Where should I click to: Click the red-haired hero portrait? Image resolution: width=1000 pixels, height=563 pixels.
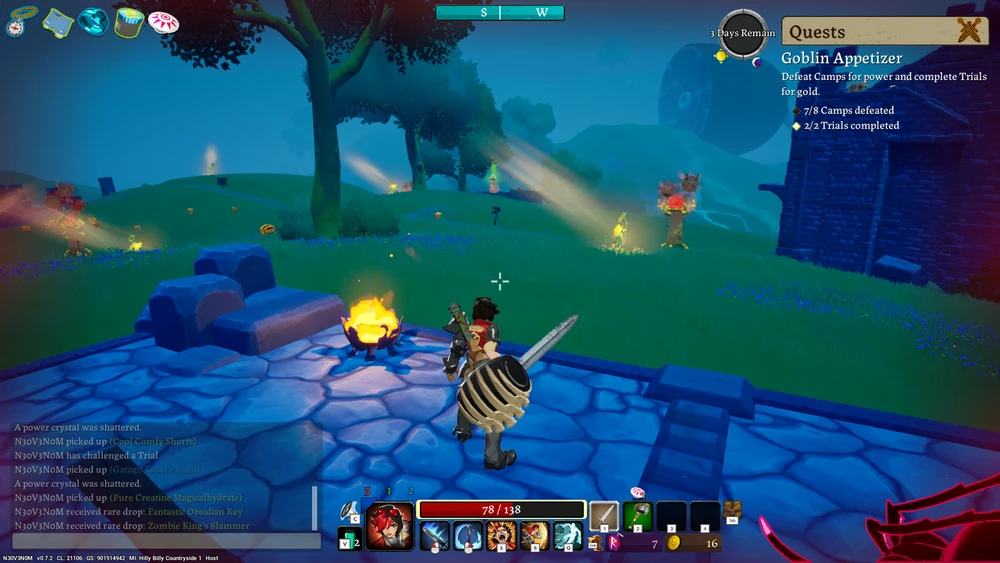pos(389,526)
